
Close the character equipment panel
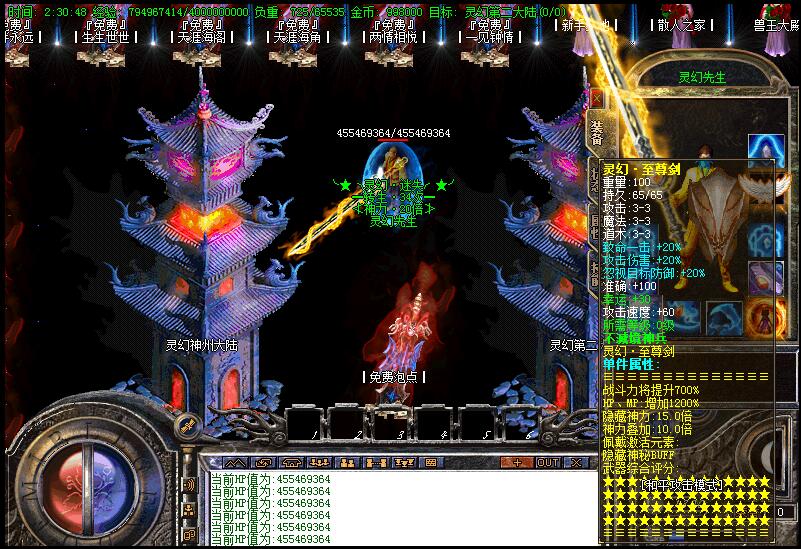[597, 99]
